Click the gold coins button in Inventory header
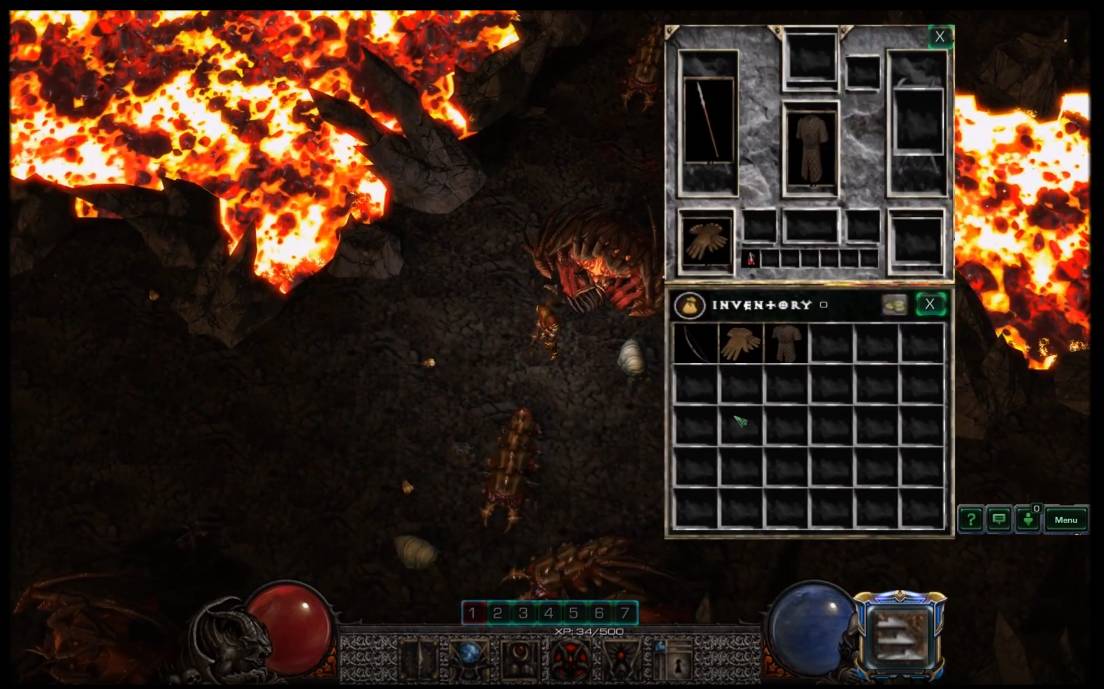Viewport: 1104px width, 689px height. coord(894,304)
